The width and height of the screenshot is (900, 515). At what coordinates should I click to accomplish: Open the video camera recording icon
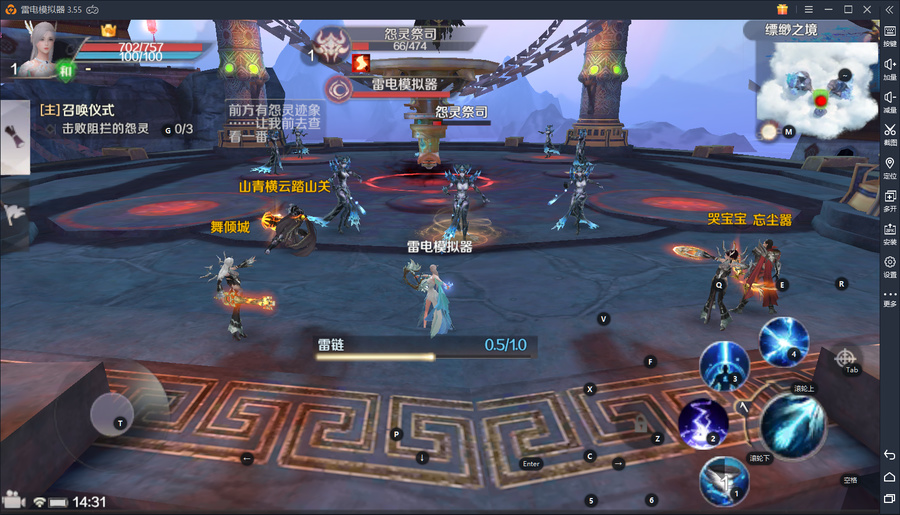coord(13,500)
